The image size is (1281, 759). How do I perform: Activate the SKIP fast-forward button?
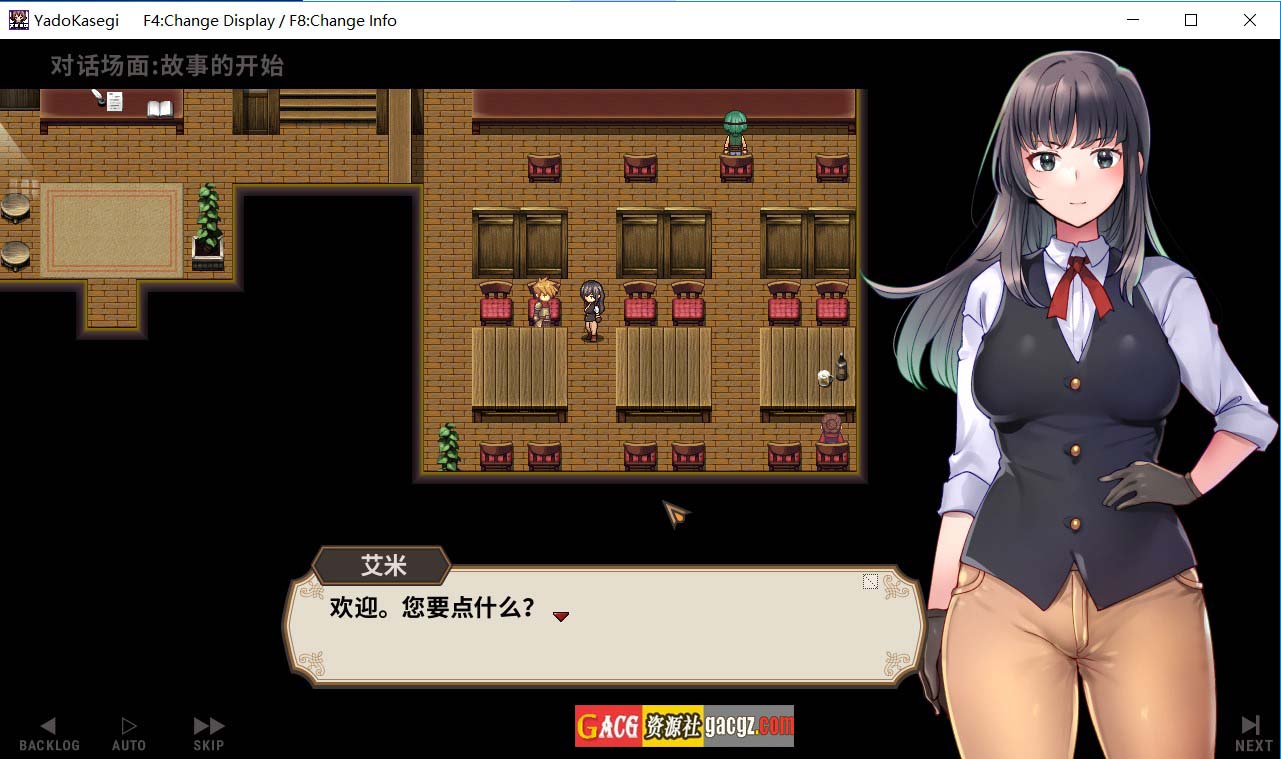209,733
